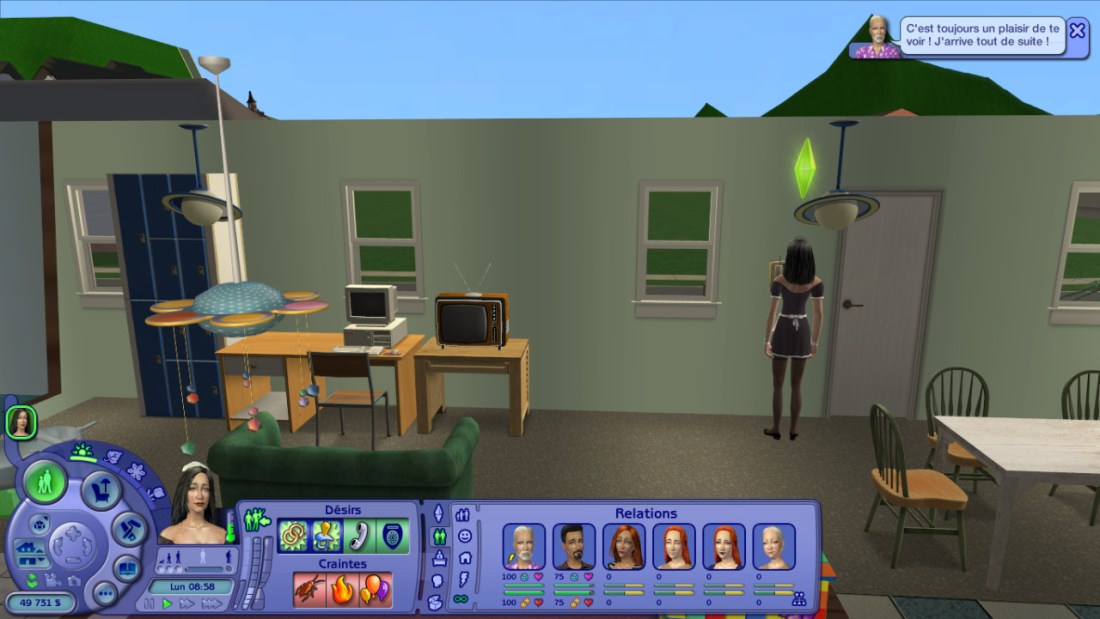Set game speed to triple fast-forward
This screenshot has height=619, width=1100.
point(211,604)
